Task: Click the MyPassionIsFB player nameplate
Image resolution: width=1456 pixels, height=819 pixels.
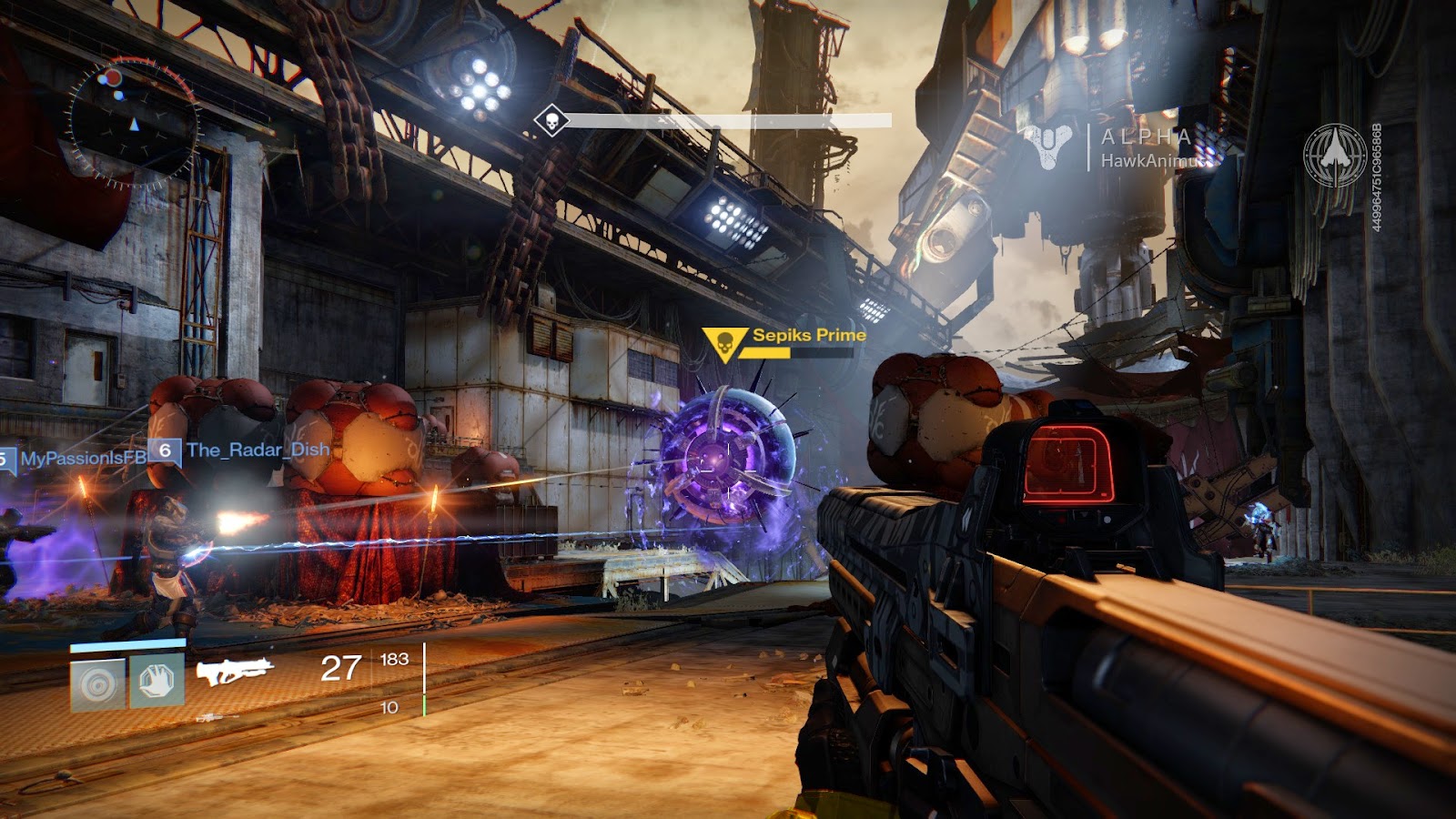Action: coord(82,459)
